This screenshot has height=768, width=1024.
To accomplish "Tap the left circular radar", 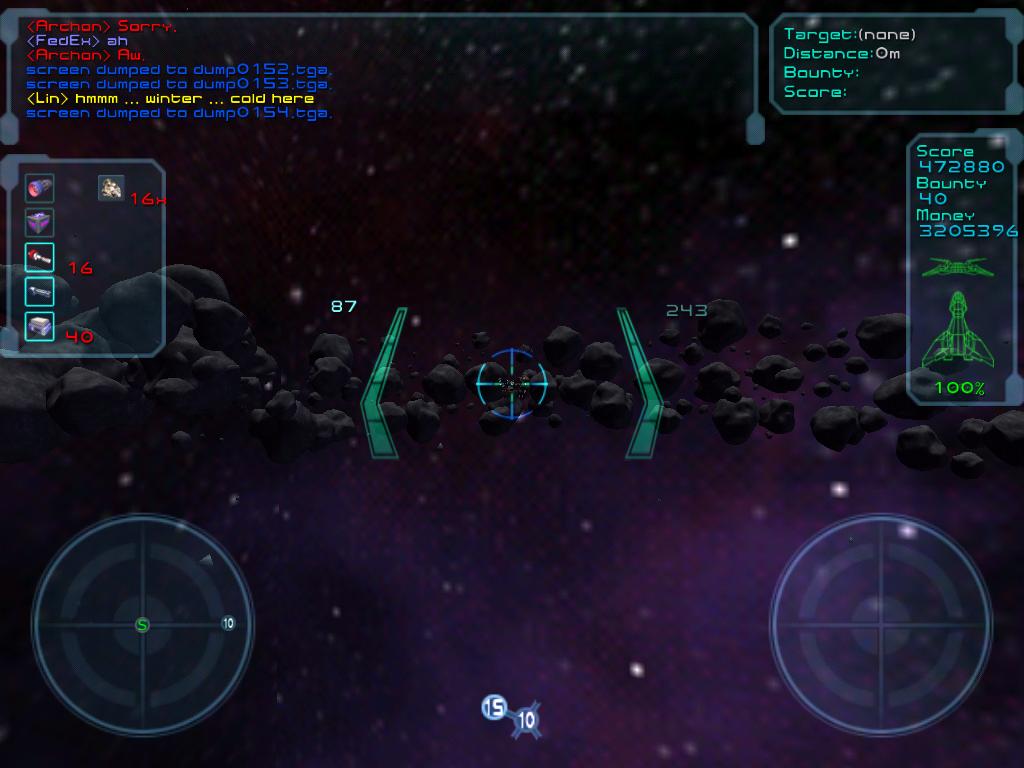I will [x=142, y=624].
